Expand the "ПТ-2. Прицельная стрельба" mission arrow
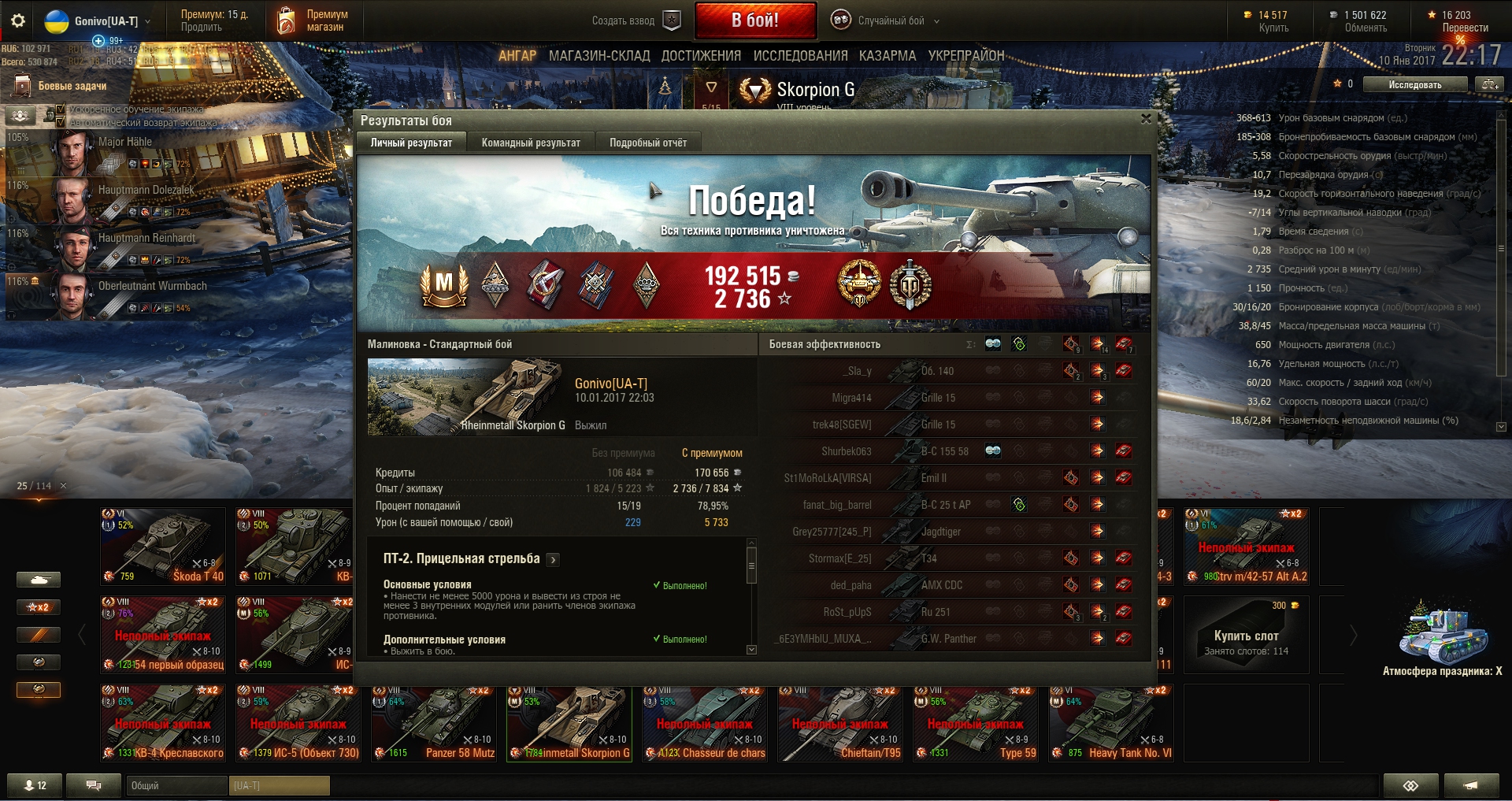This screenshot has height=801, width=1512. pos(554,559)
